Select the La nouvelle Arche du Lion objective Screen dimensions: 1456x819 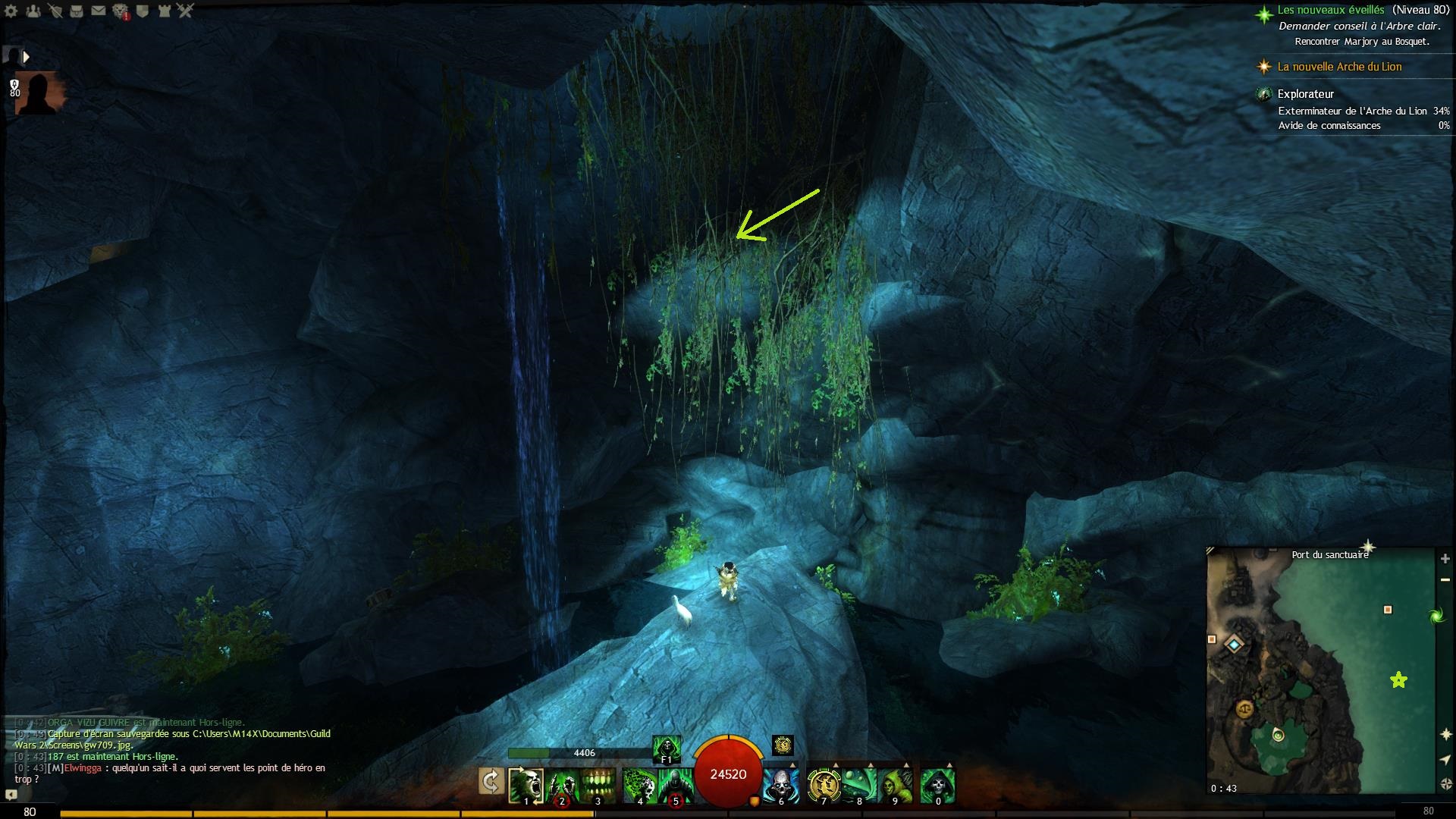[1339, 67]
